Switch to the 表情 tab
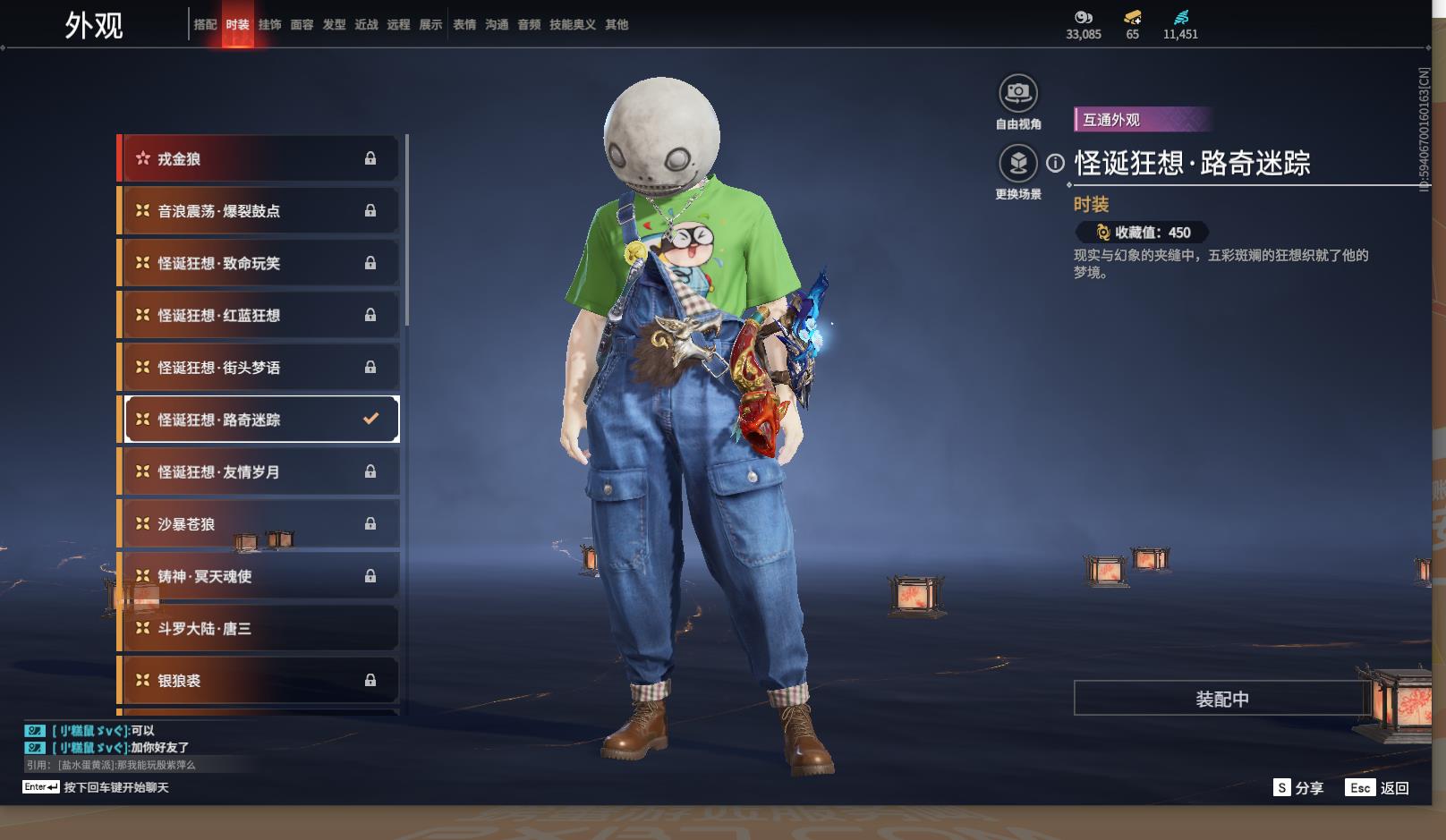This screenshot has width=1446, height=840. point(464,25)
